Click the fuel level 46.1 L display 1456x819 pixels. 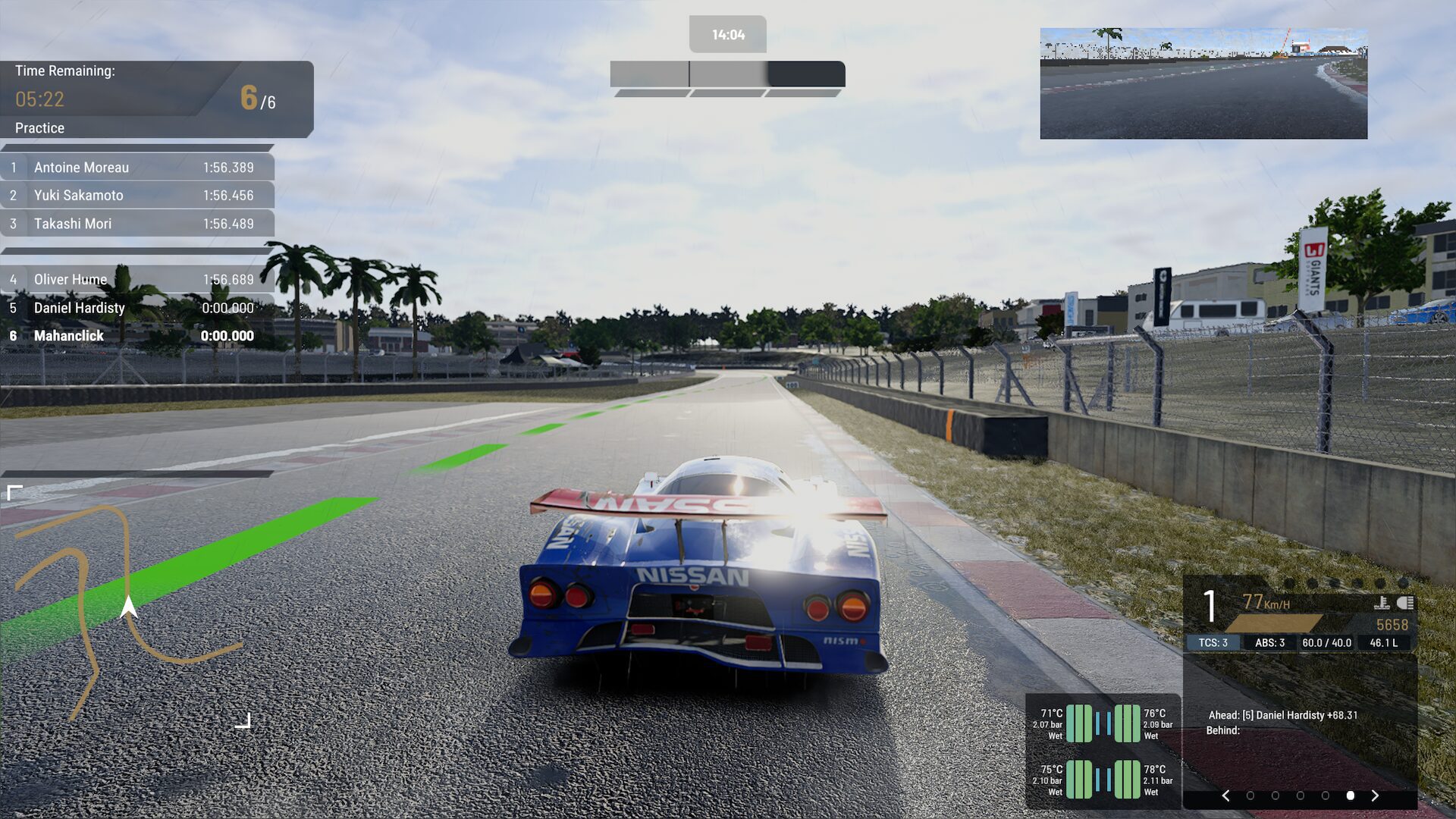1383,642
